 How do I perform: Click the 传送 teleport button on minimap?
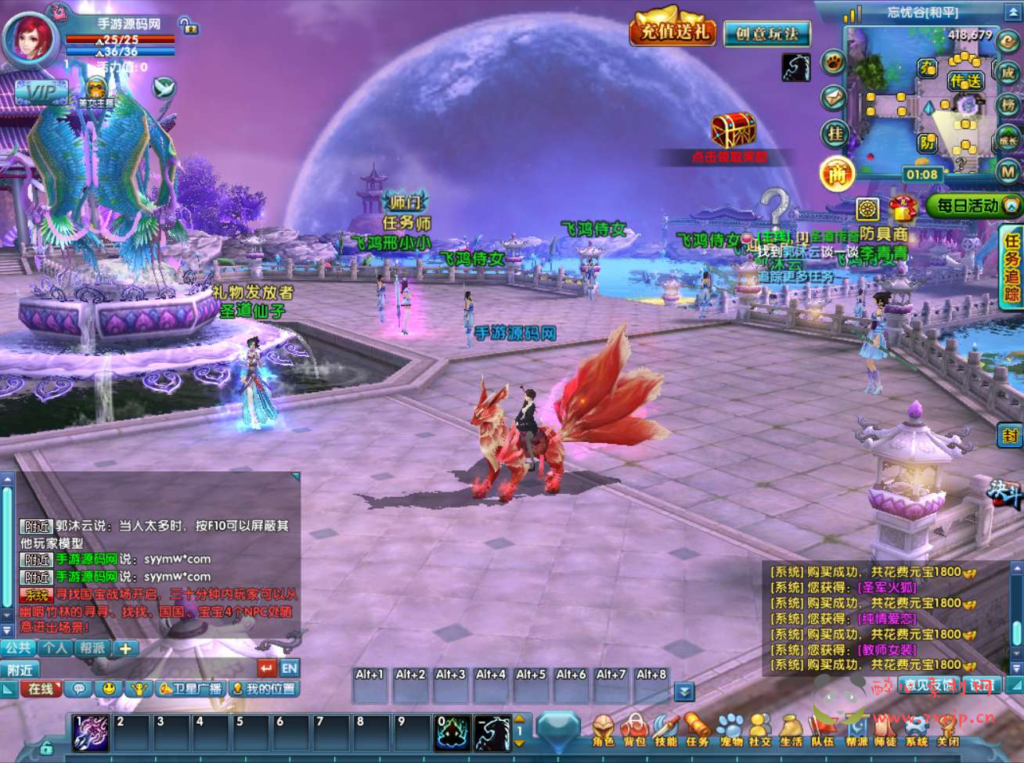pos(965,81)
